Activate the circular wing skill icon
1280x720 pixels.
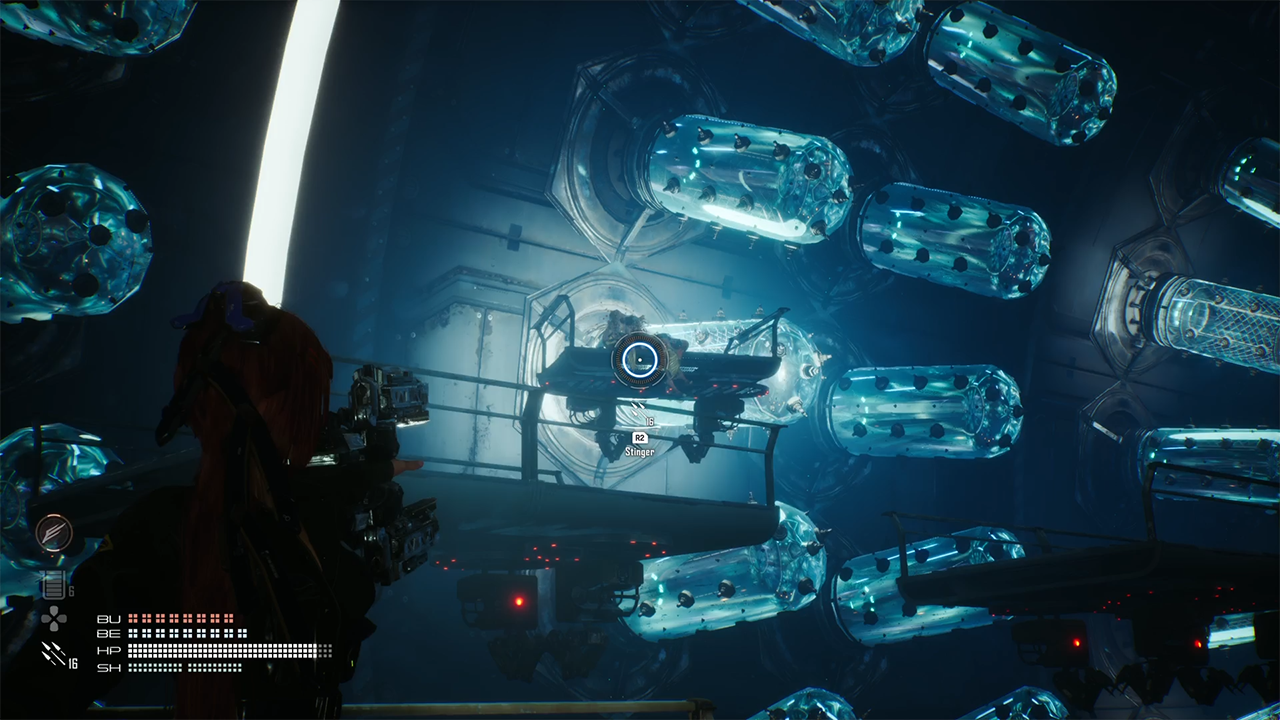click(x=54, y=533)
